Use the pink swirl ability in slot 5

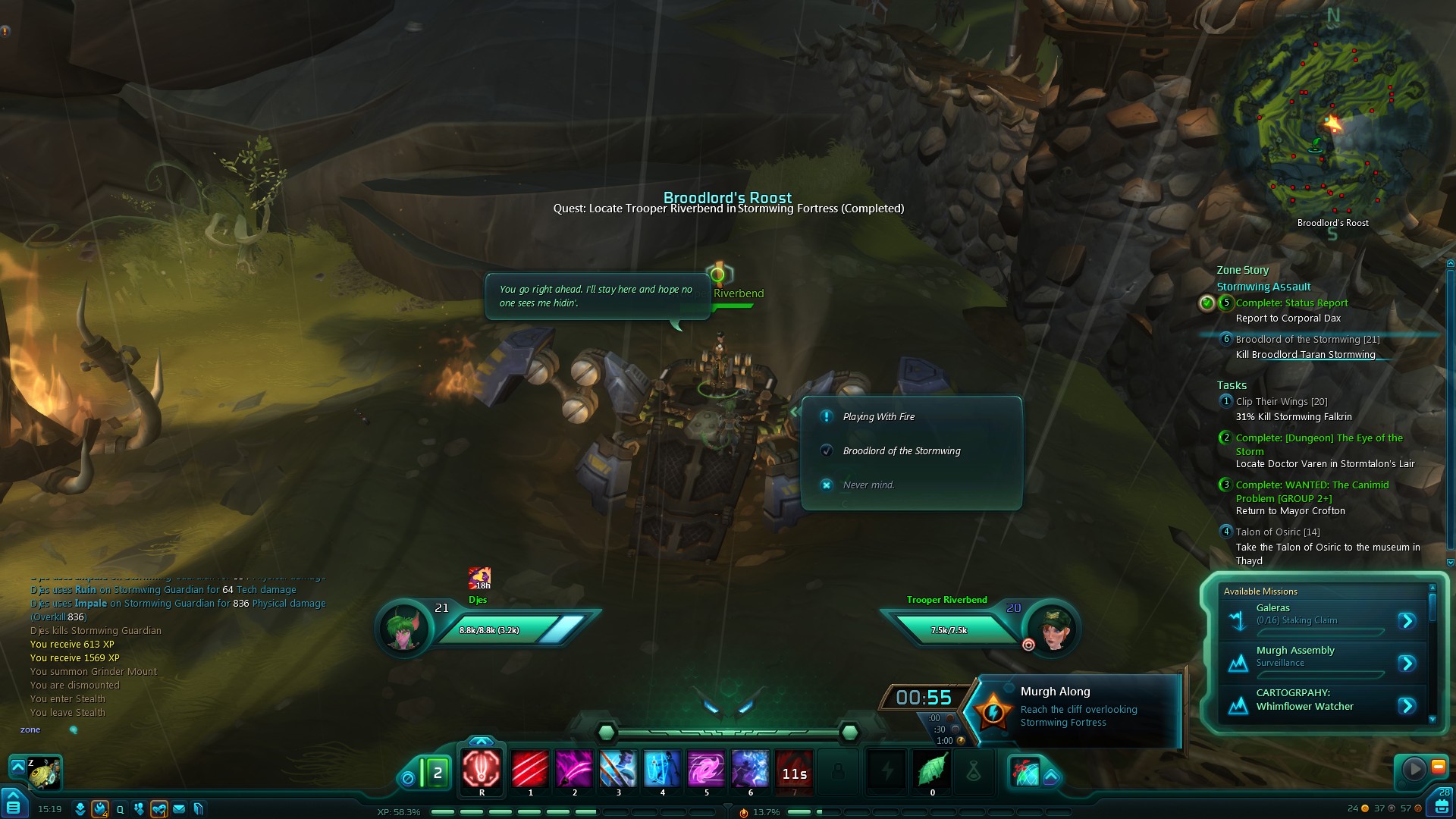tap(706, 770)
